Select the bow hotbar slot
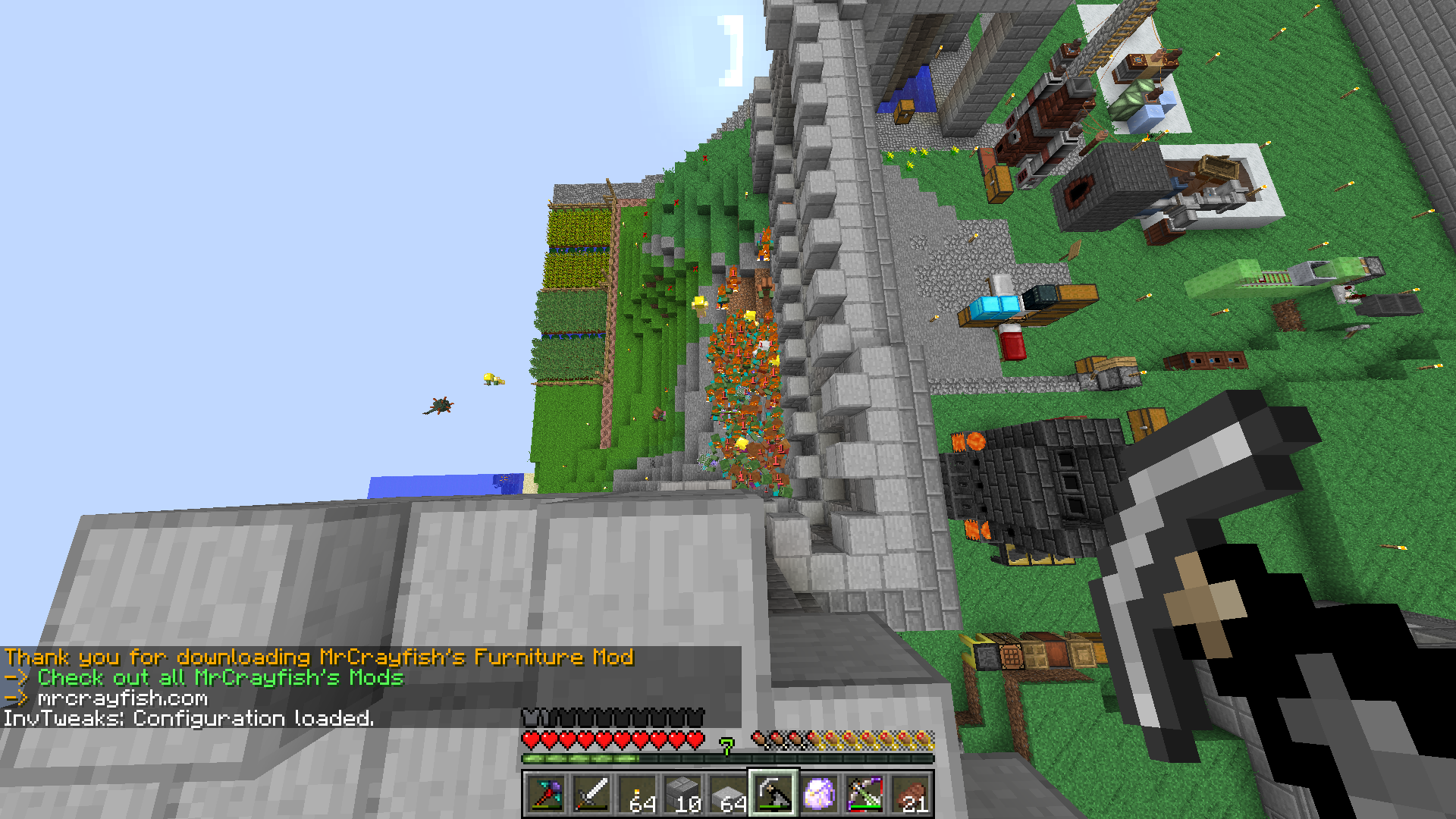This screenshot has height=819, width=1456. click(864, 794)
